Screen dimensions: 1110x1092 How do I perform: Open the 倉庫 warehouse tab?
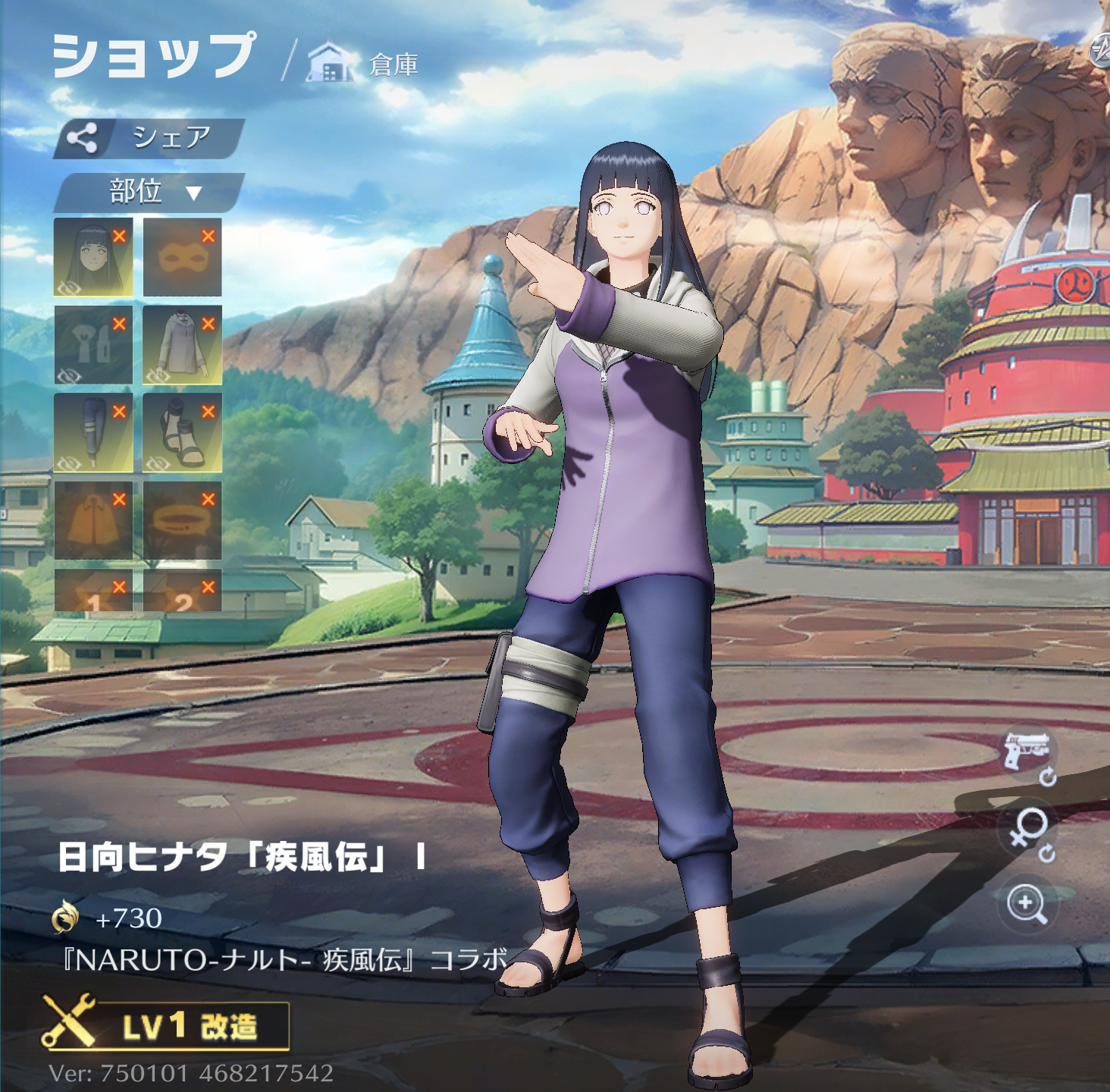[x=364, y=64]
